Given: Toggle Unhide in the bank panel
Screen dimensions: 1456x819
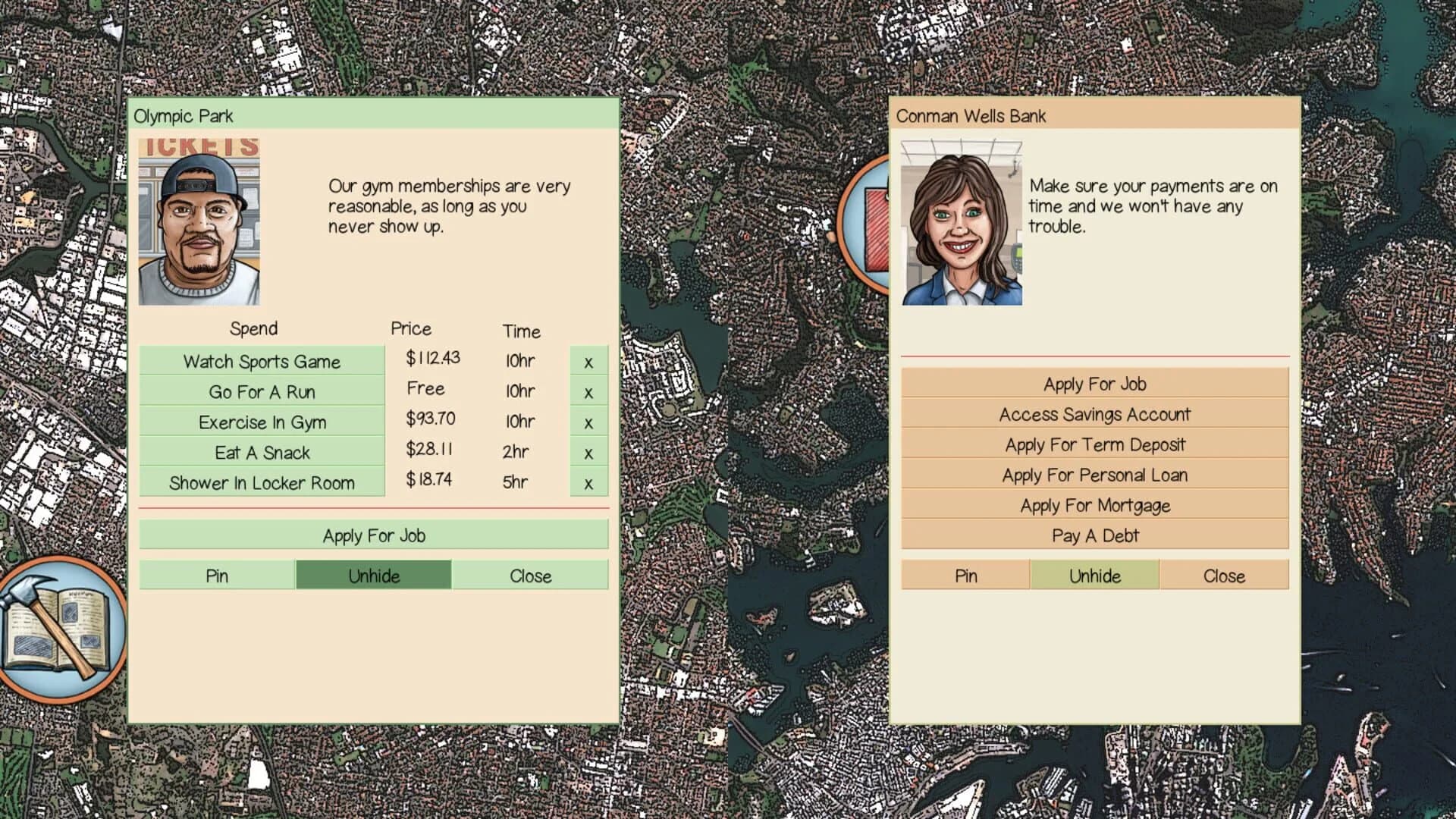Looking at the screenshot, I should 1094,576.
